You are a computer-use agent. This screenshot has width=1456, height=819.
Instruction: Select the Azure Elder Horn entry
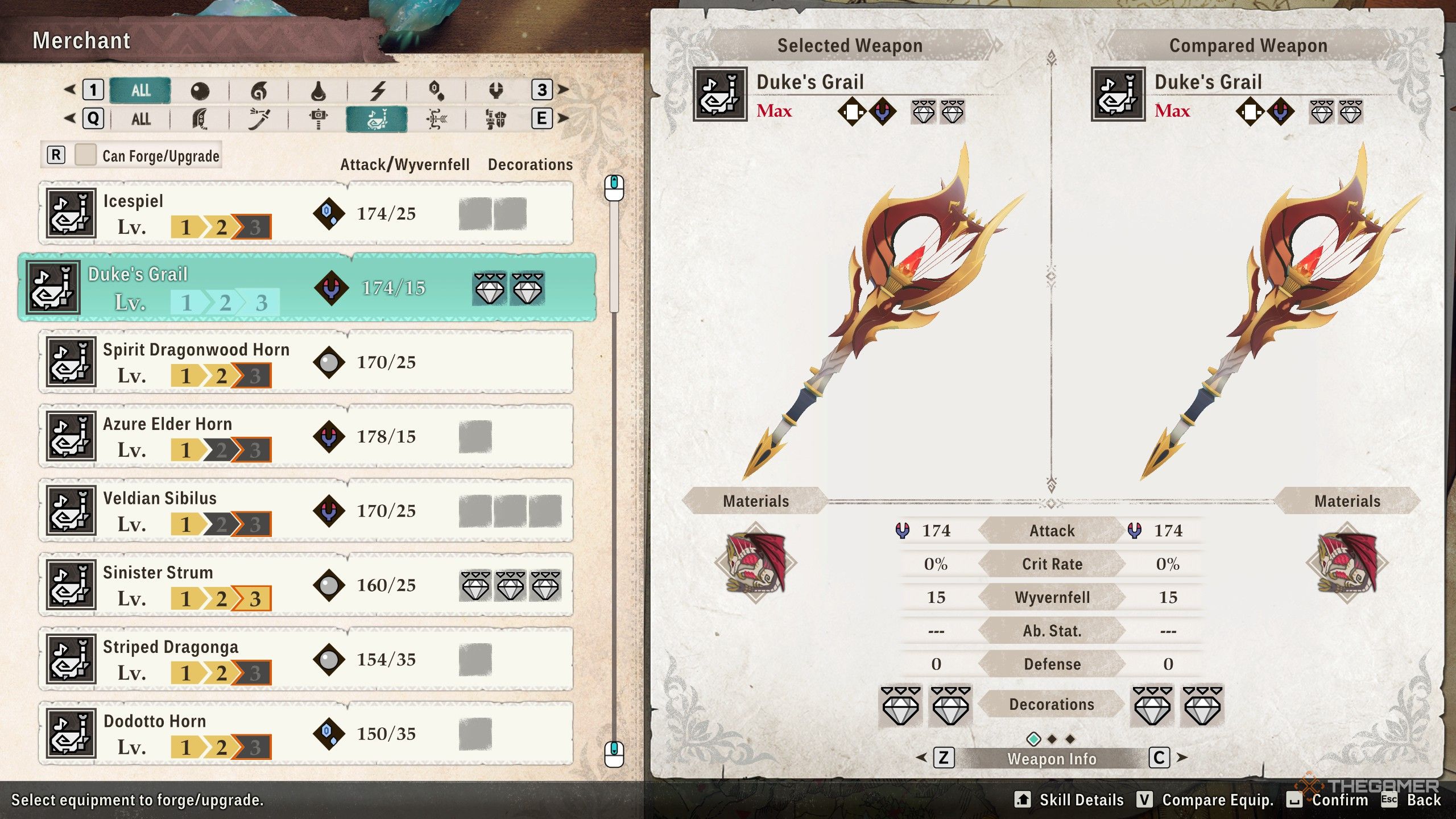click(x=306, y=436)
